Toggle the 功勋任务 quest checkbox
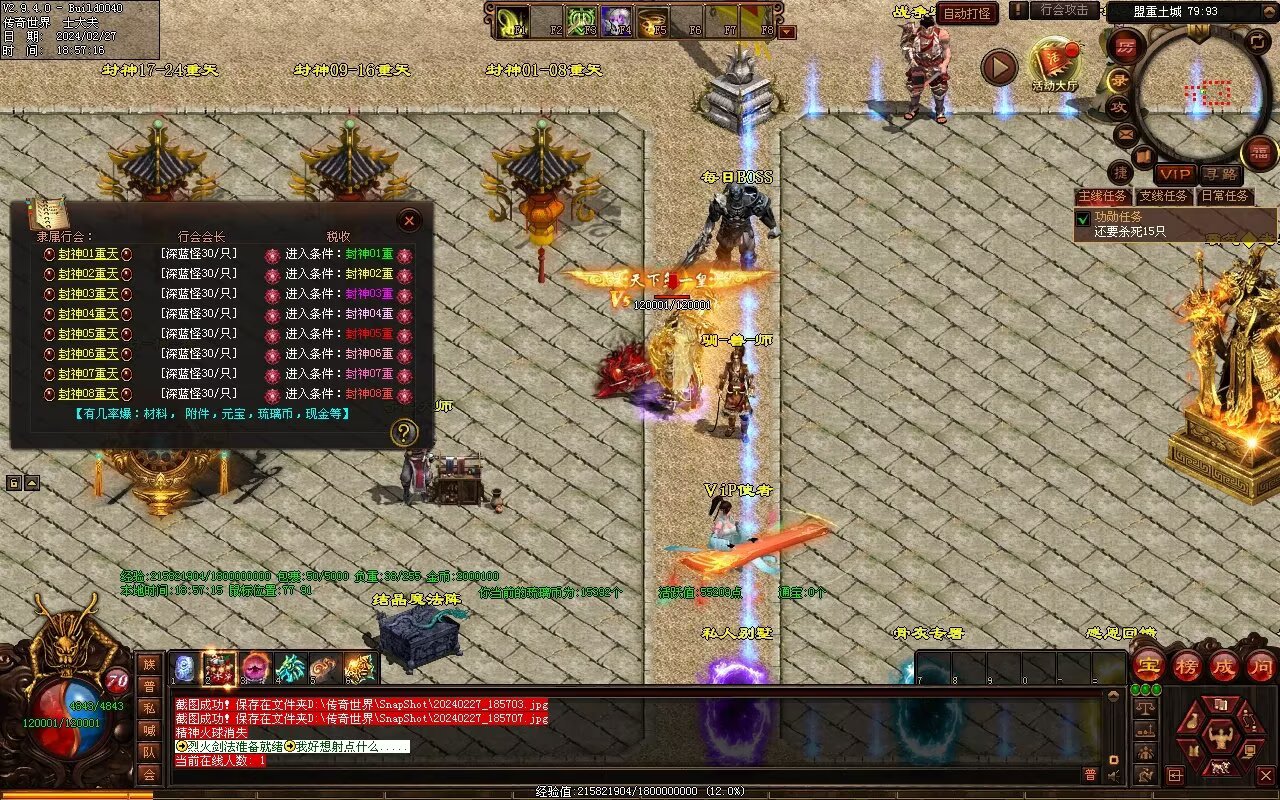1280x800 pixels. [x=1082, y=218]
